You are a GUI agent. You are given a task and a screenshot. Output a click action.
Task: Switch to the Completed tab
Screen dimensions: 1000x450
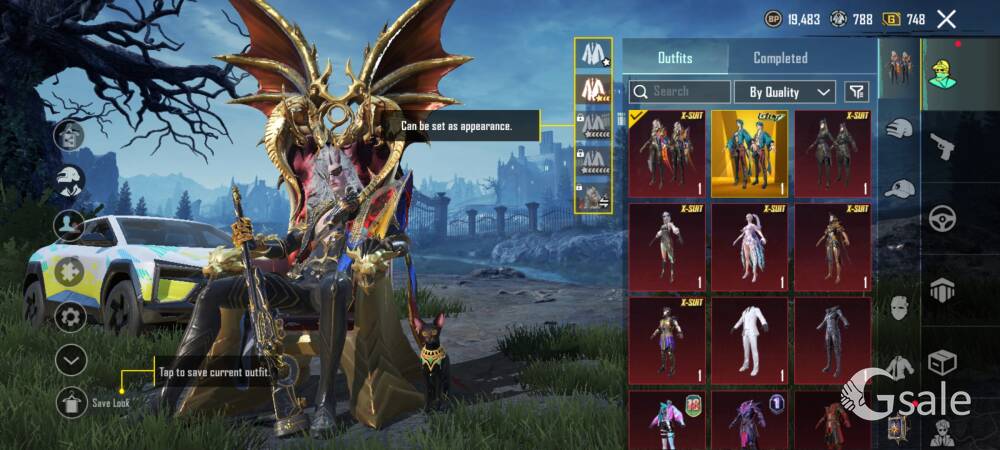coord(780,58)
